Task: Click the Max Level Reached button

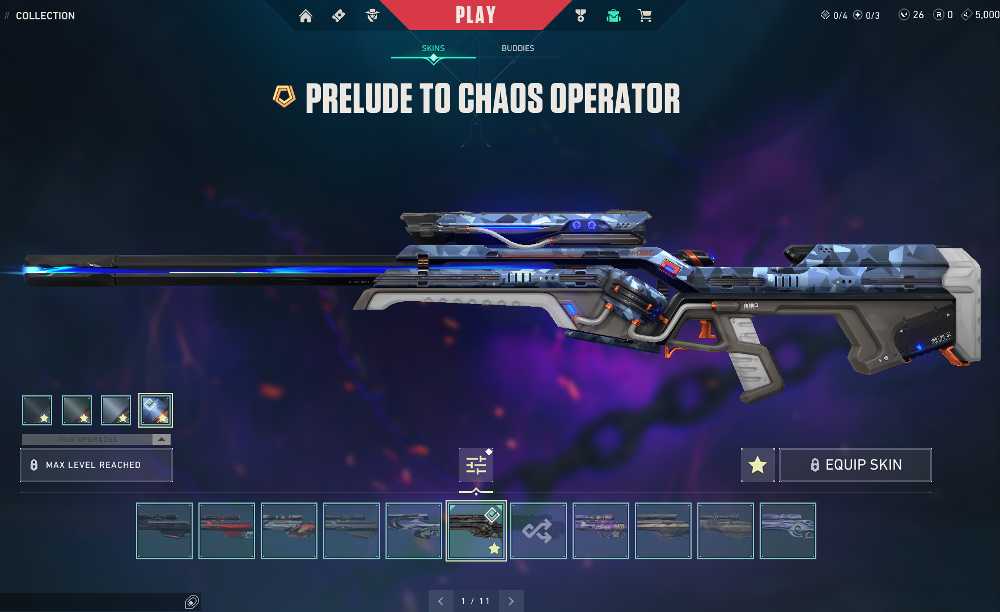Action: click(x=96, y=465)
